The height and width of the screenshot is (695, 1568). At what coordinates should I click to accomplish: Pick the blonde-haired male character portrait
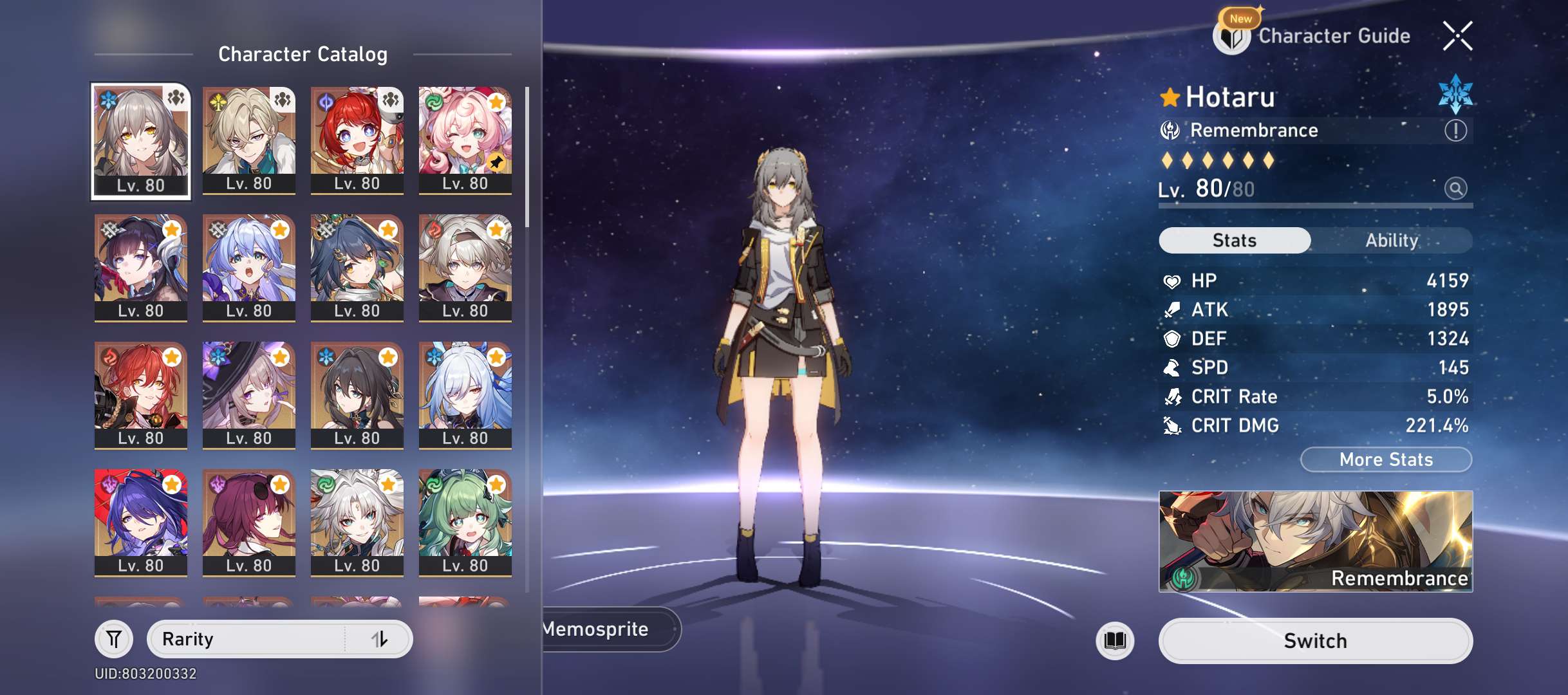[249, 140]
